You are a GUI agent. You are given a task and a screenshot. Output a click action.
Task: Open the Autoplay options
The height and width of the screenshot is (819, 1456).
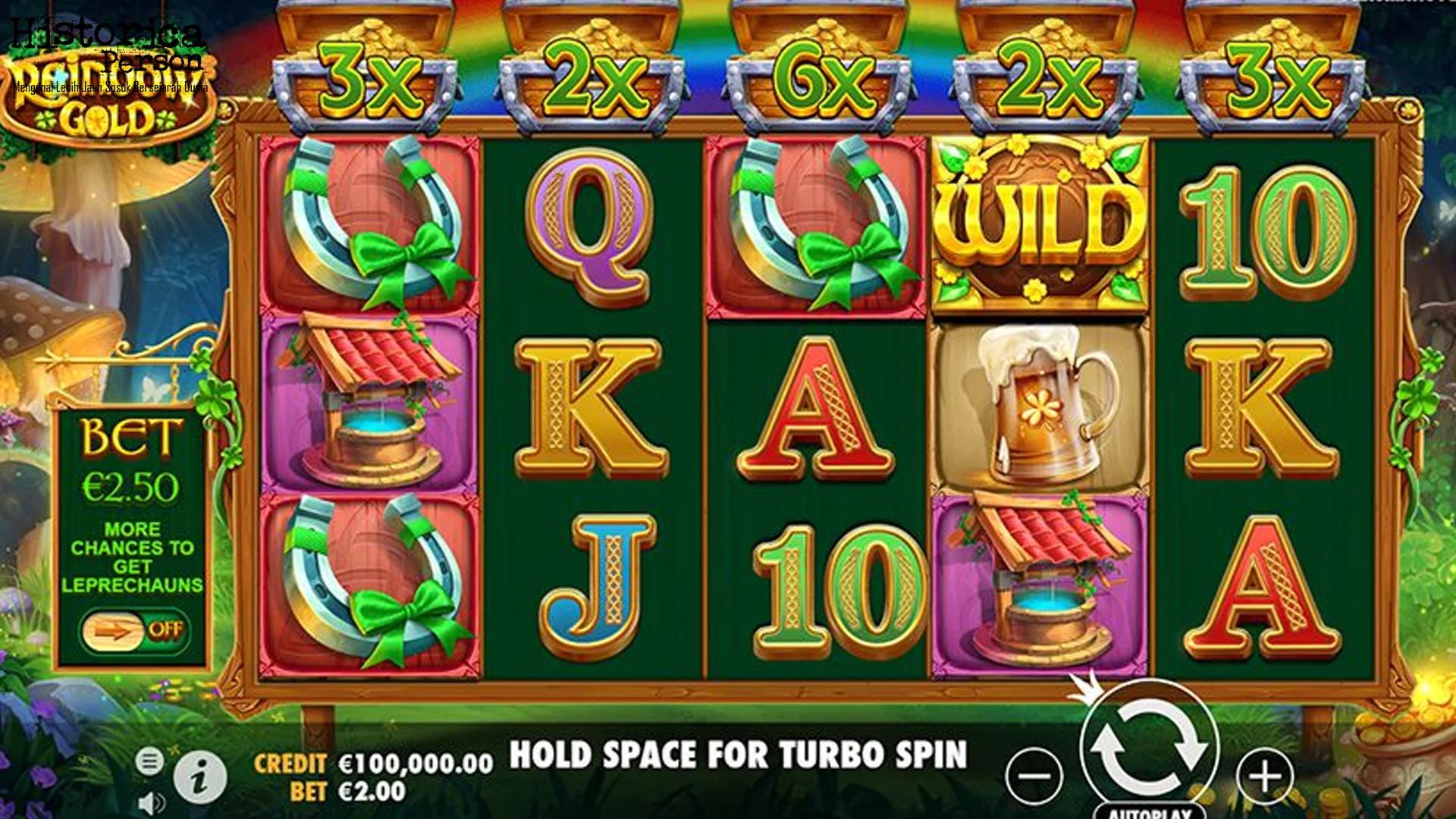pos(1150,811)
